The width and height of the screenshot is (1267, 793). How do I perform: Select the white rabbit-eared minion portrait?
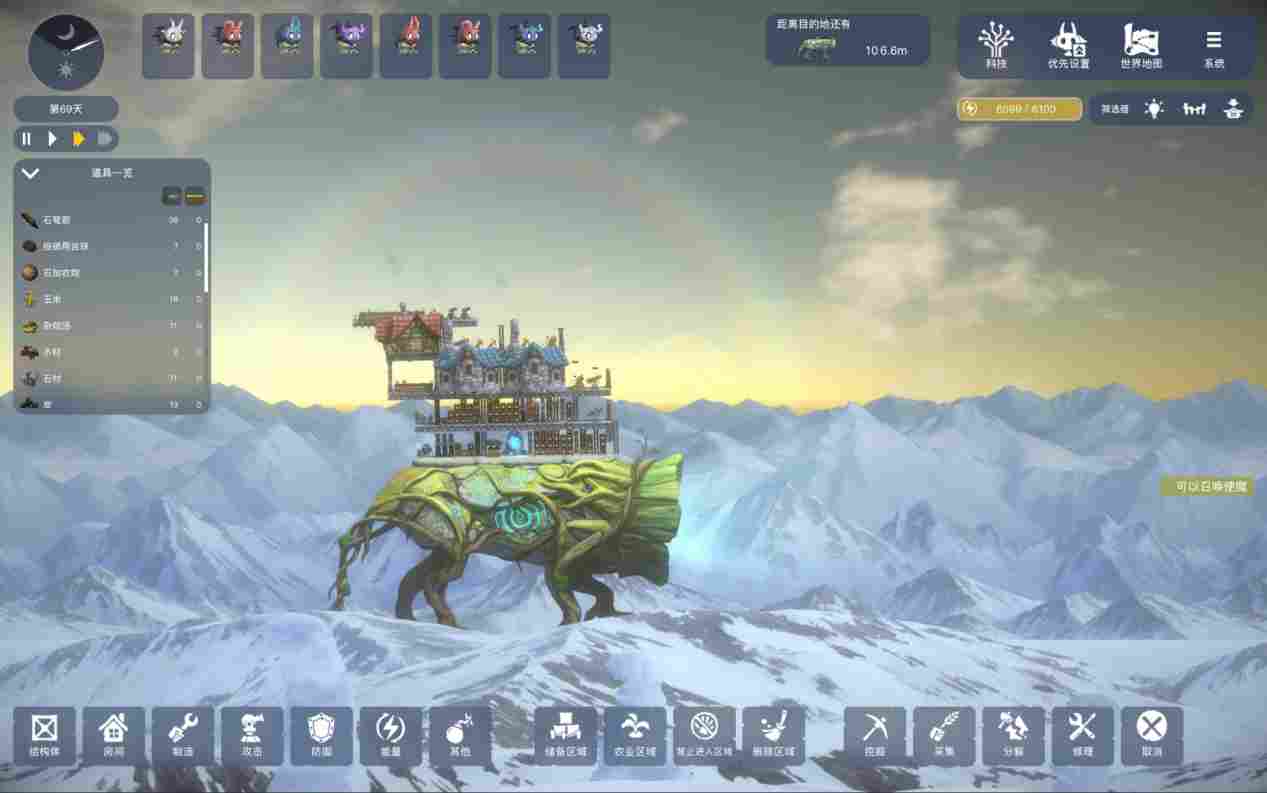pyautogui.click(x=167, y=45)
